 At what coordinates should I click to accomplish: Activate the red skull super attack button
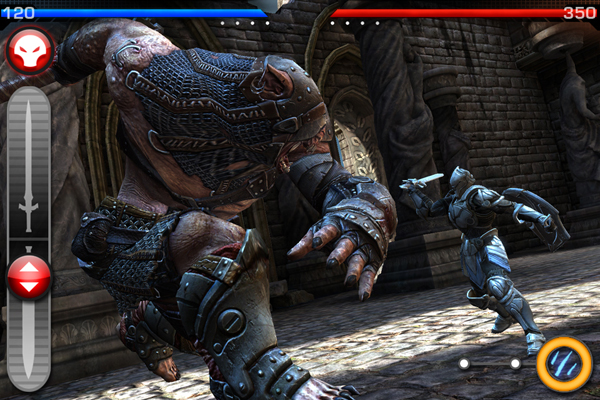pos(30,51)
